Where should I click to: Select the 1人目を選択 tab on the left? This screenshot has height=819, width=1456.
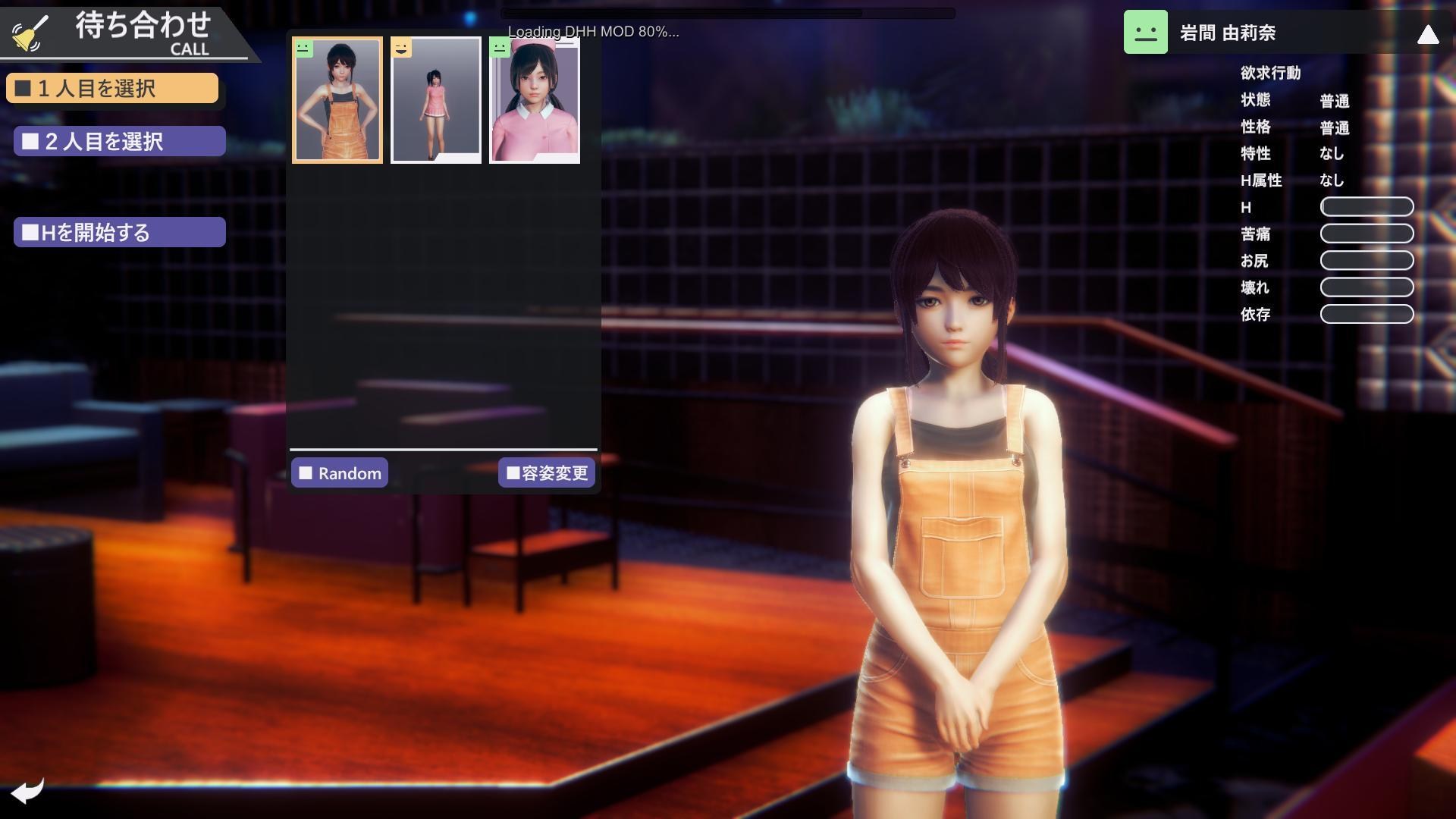click(x=112, y=87)
